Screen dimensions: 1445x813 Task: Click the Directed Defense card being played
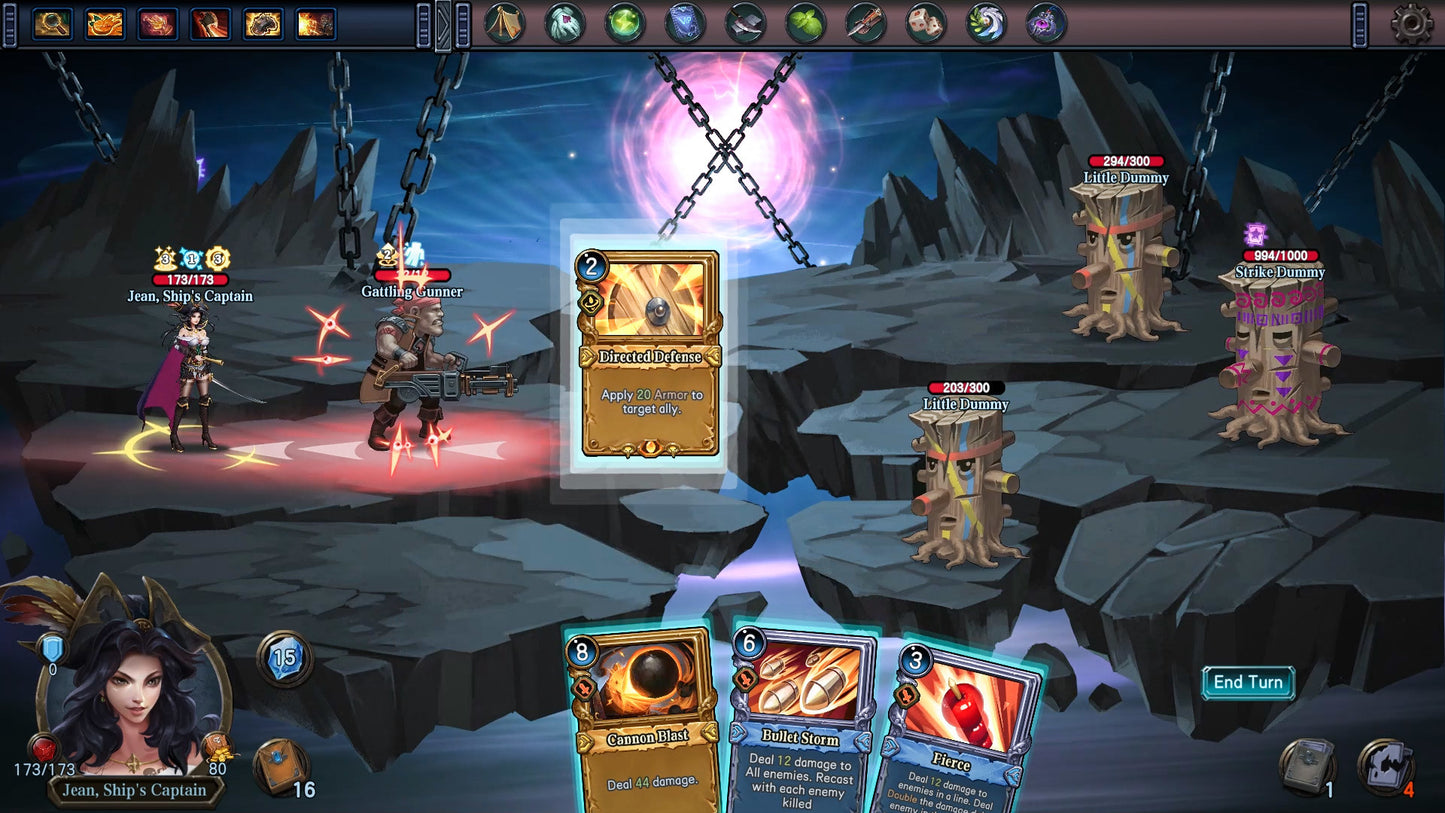[650, 353]
